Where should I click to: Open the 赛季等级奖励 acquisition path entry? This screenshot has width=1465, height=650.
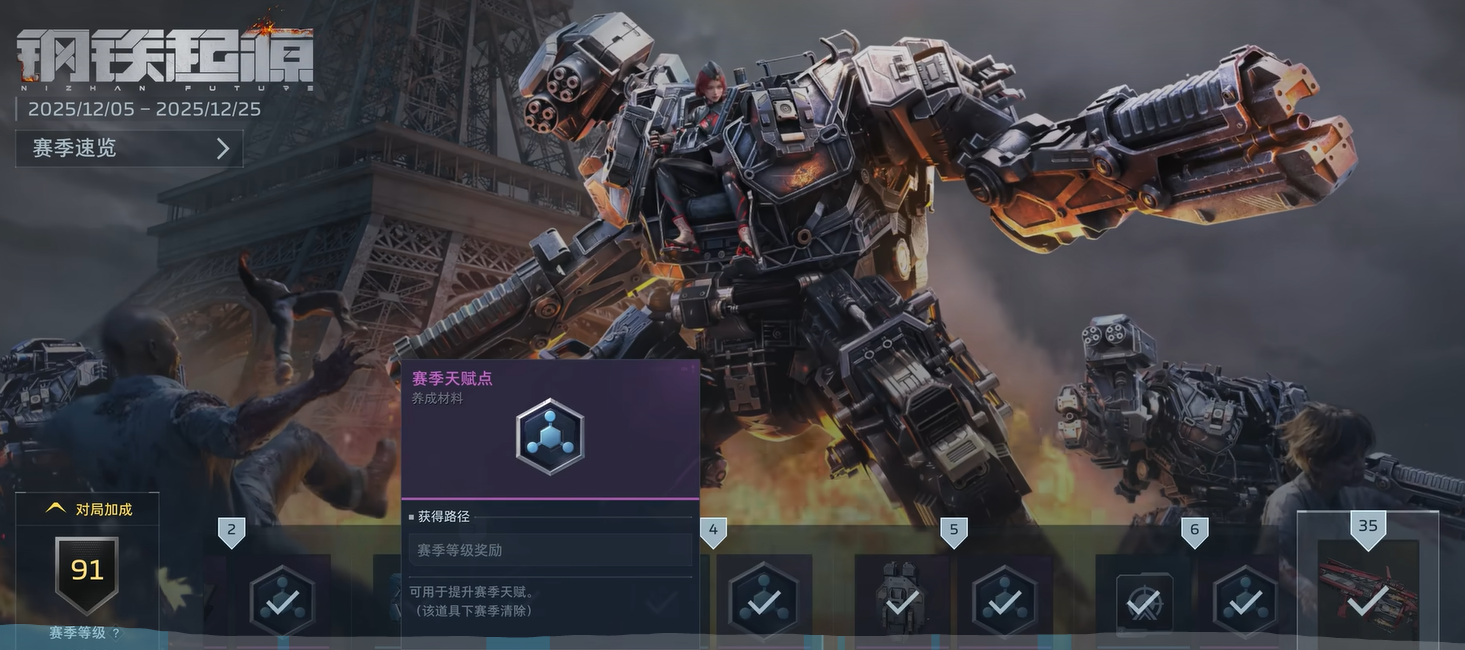click(x=550, y=550)
